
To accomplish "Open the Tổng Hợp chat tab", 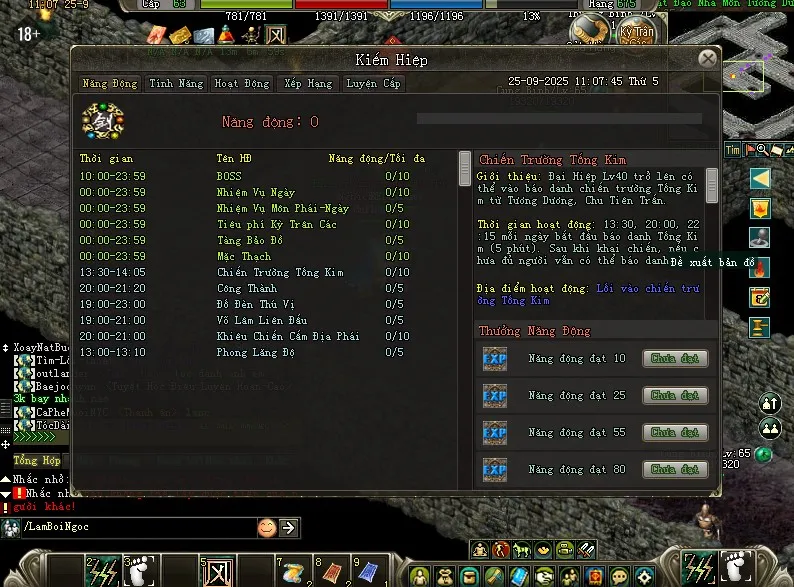I will click(38, 461).
